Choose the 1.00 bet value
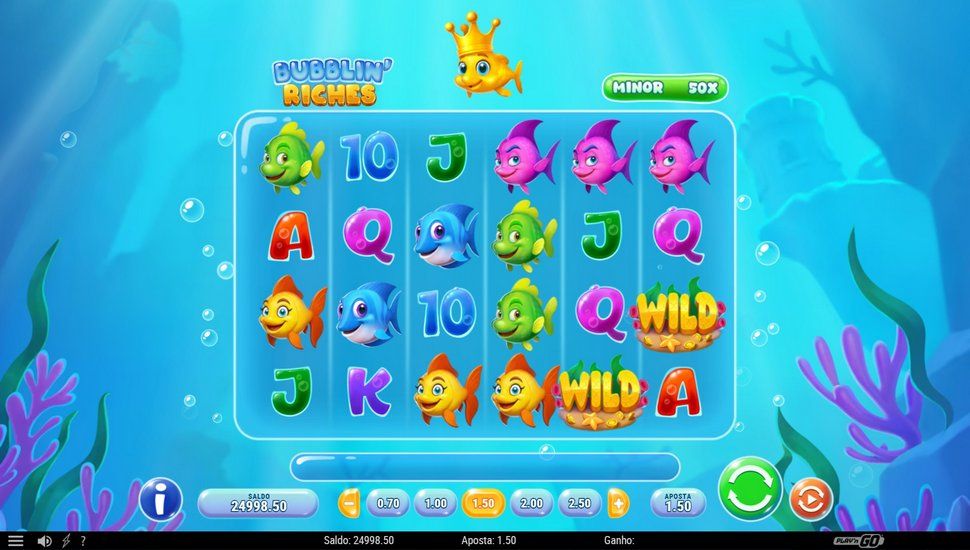The image size is (970, 550). [x=436, y=502]
